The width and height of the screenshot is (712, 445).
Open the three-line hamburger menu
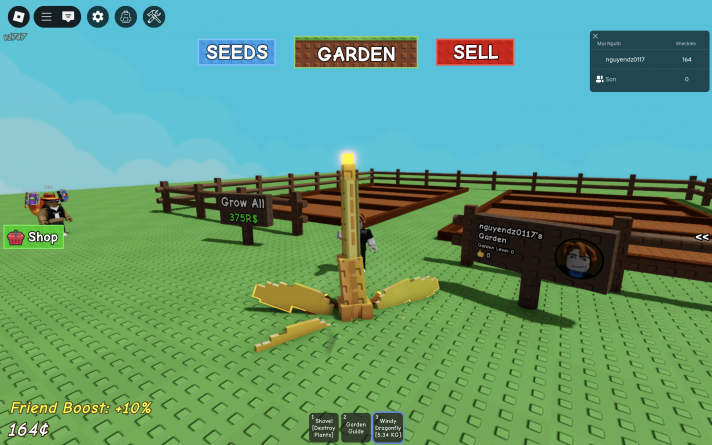point(46,16)
